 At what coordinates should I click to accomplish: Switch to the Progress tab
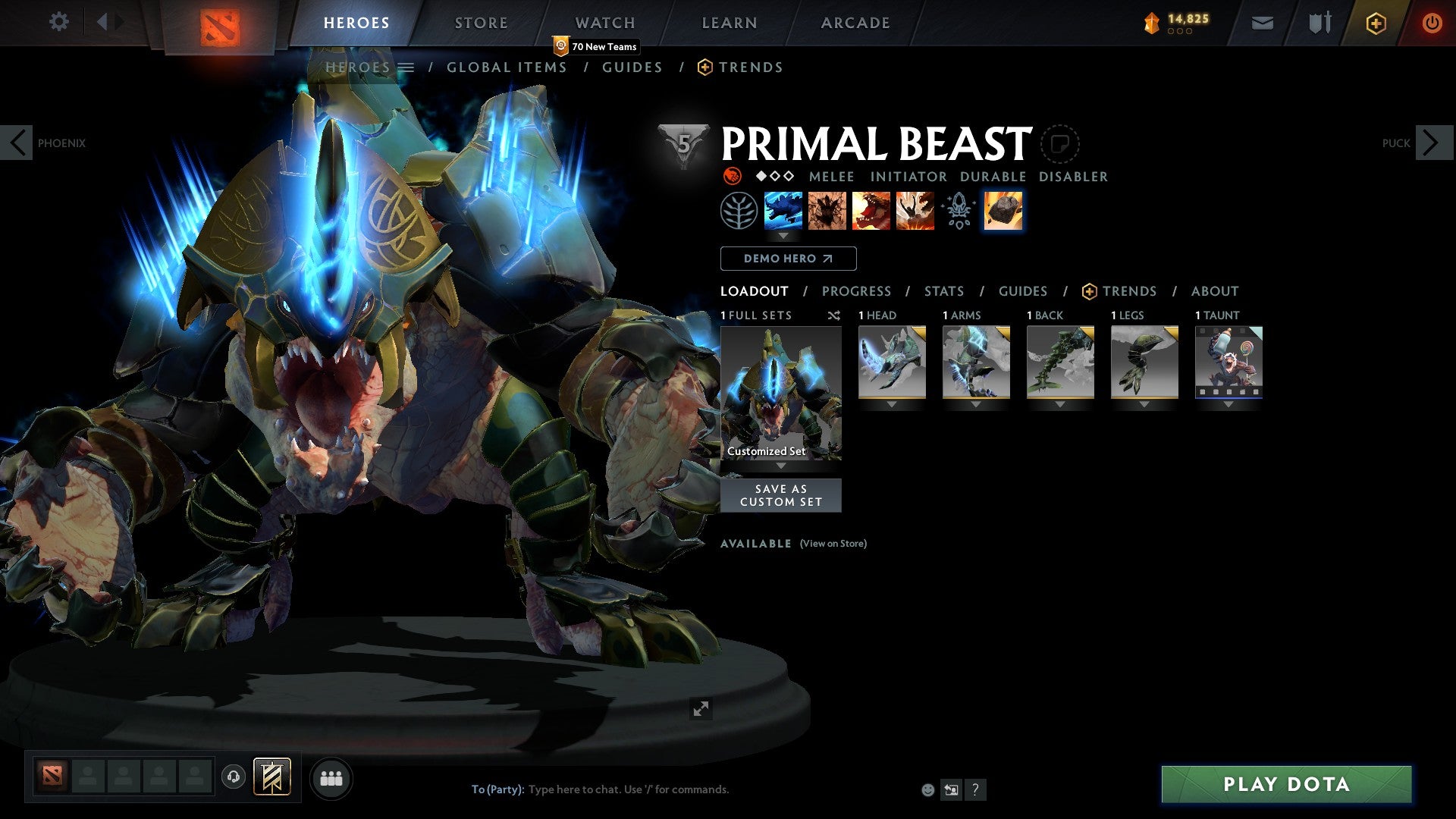click(857, 291)
